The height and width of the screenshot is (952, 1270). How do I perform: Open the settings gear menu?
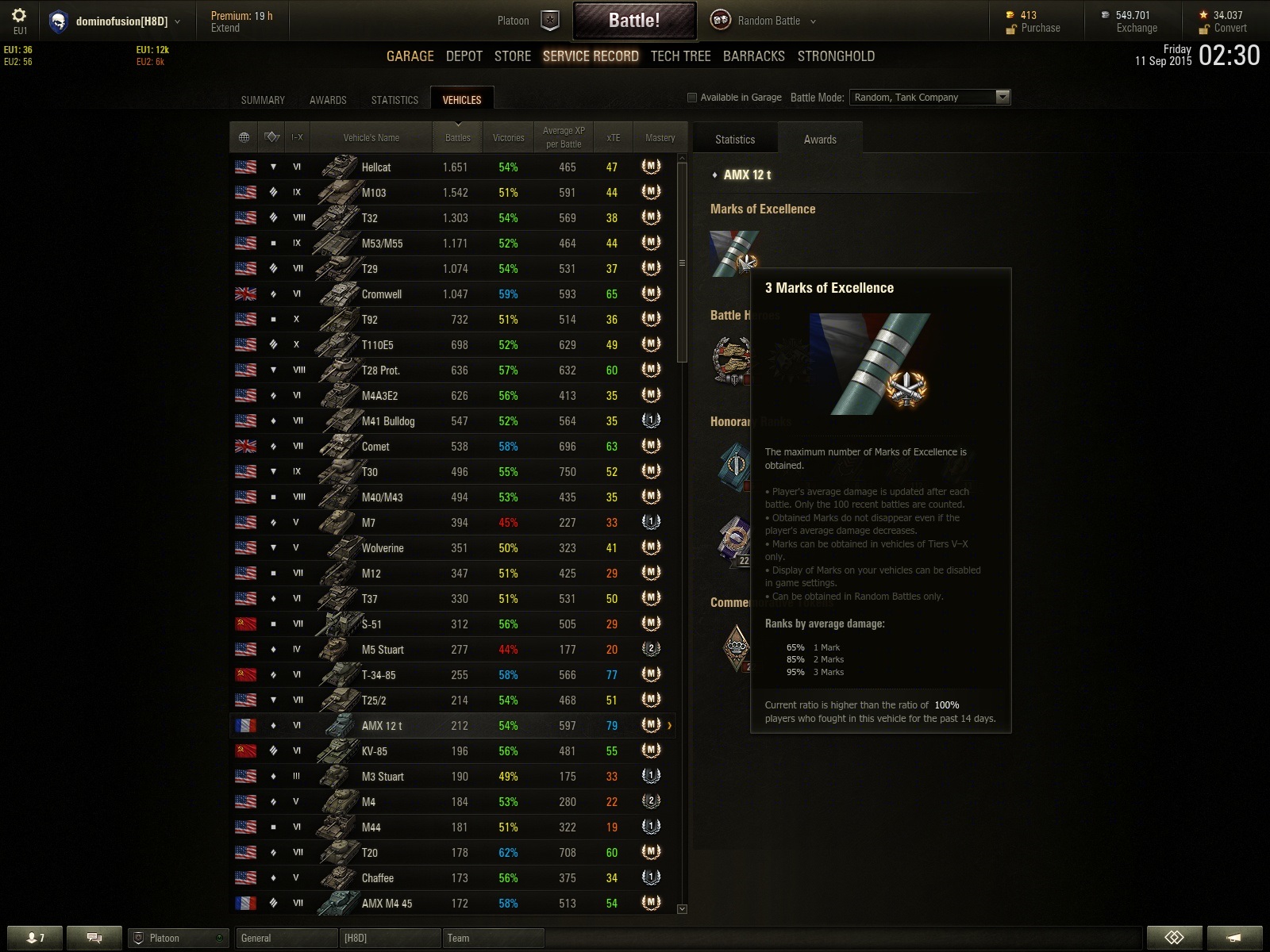(20, 16)
